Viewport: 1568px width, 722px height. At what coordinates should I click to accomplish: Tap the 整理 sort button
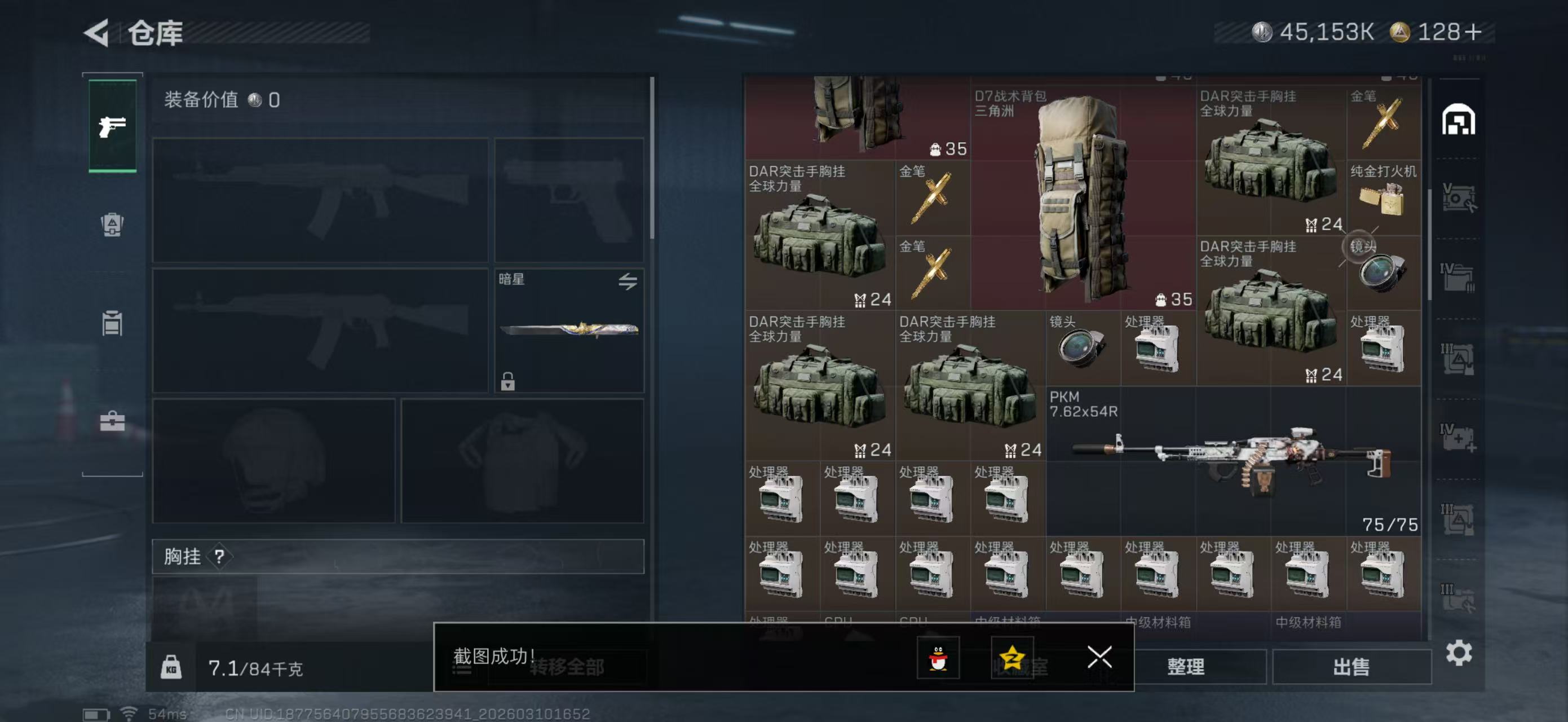1185,667
